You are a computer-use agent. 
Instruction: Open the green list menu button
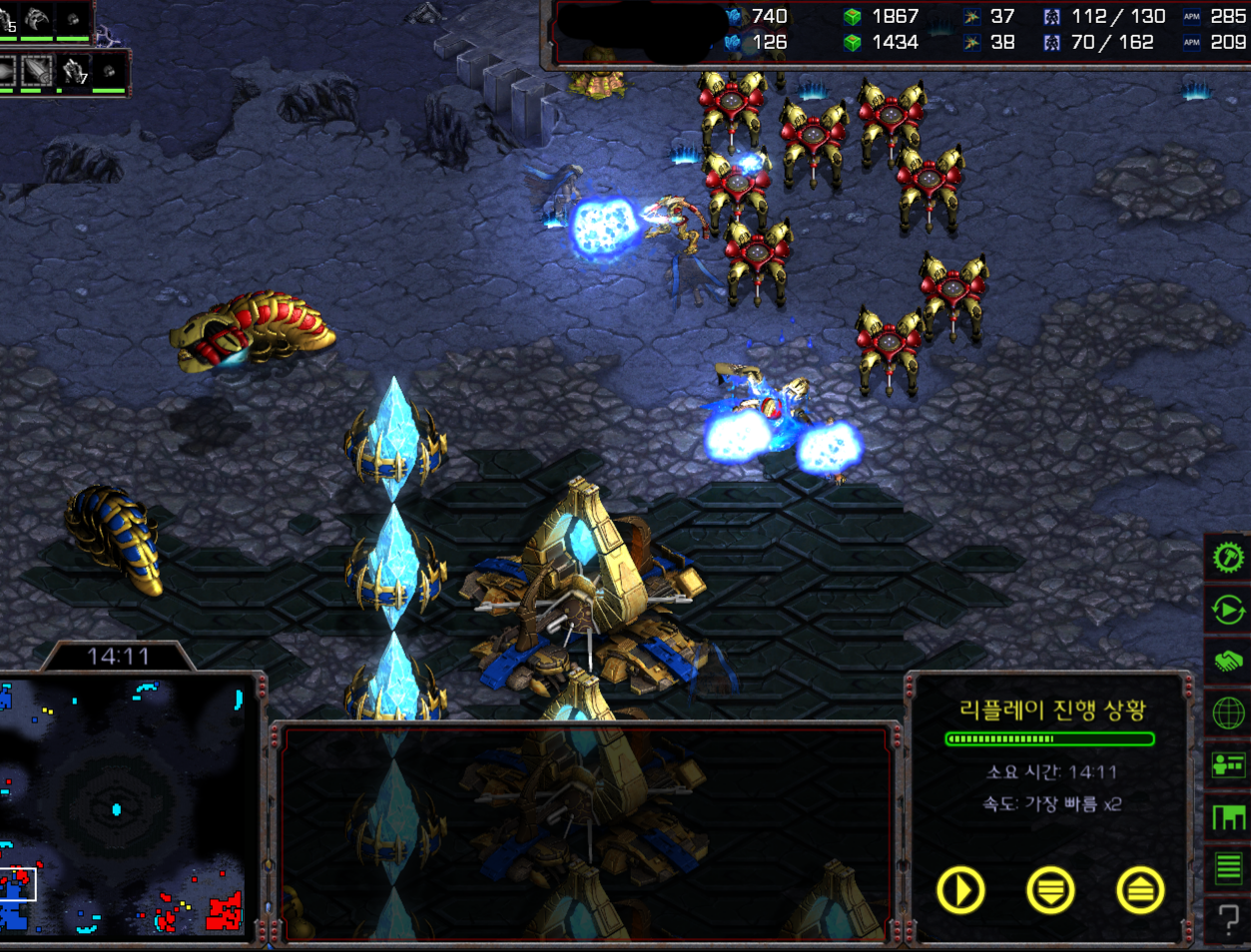[1228, 868]
